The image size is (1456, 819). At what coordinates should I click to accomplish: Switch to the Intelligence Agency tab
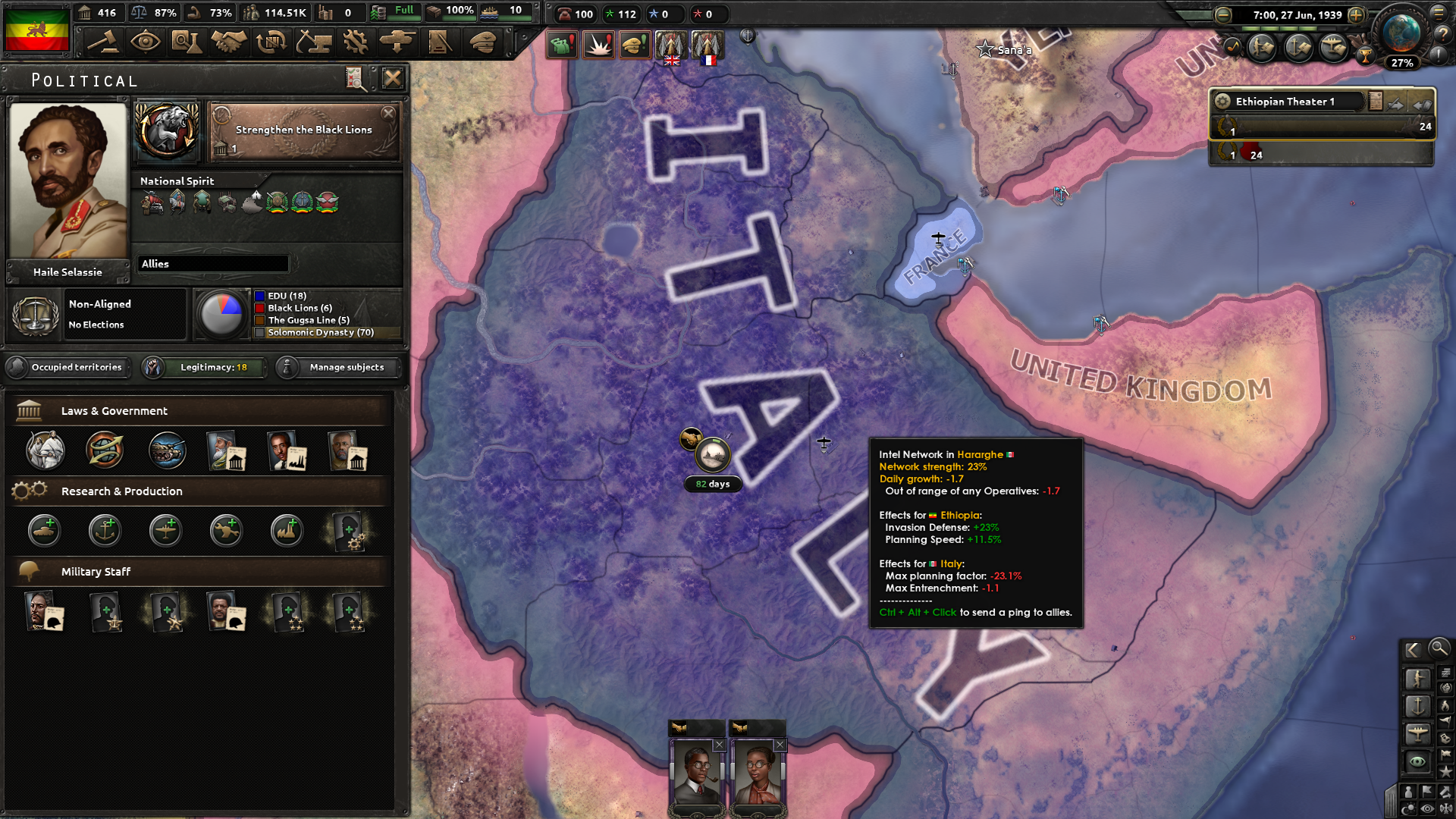[x=146, y=42]
